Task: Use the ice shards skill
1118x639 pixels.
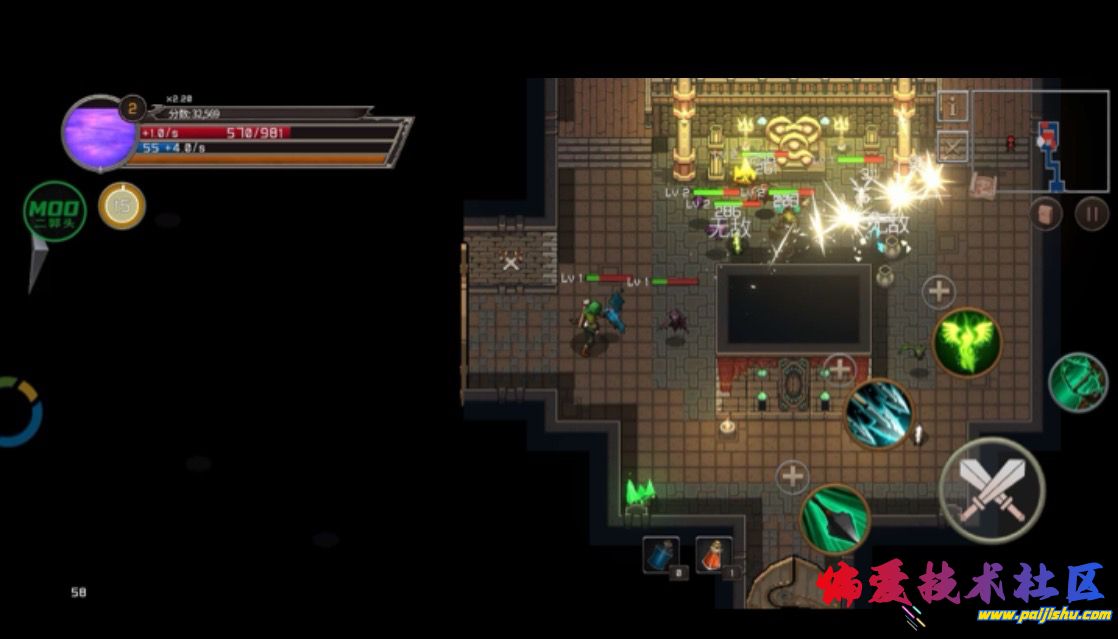Action: click(879, 413)
